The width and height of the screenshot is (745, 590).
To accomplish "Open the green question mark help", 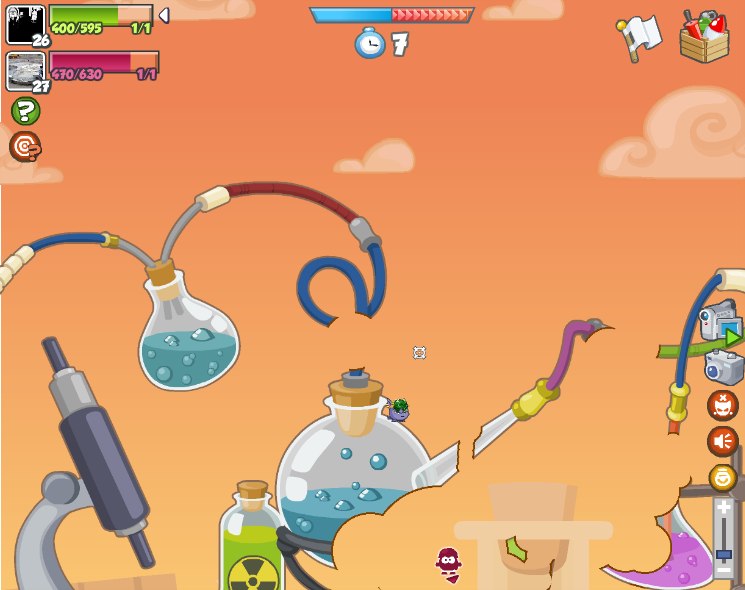I will pos(25,111).
